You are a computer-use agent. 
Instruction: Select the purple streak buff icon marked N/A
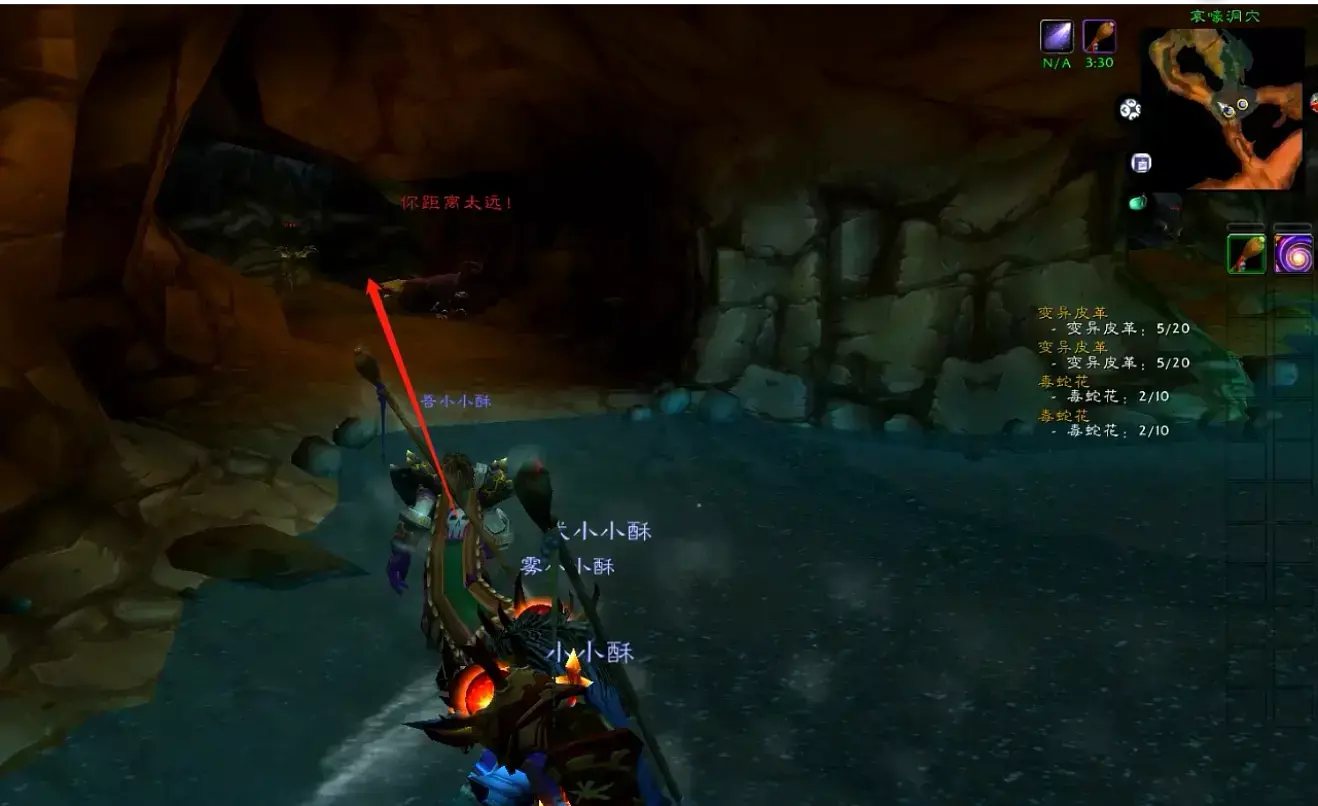click(1057, 36)
